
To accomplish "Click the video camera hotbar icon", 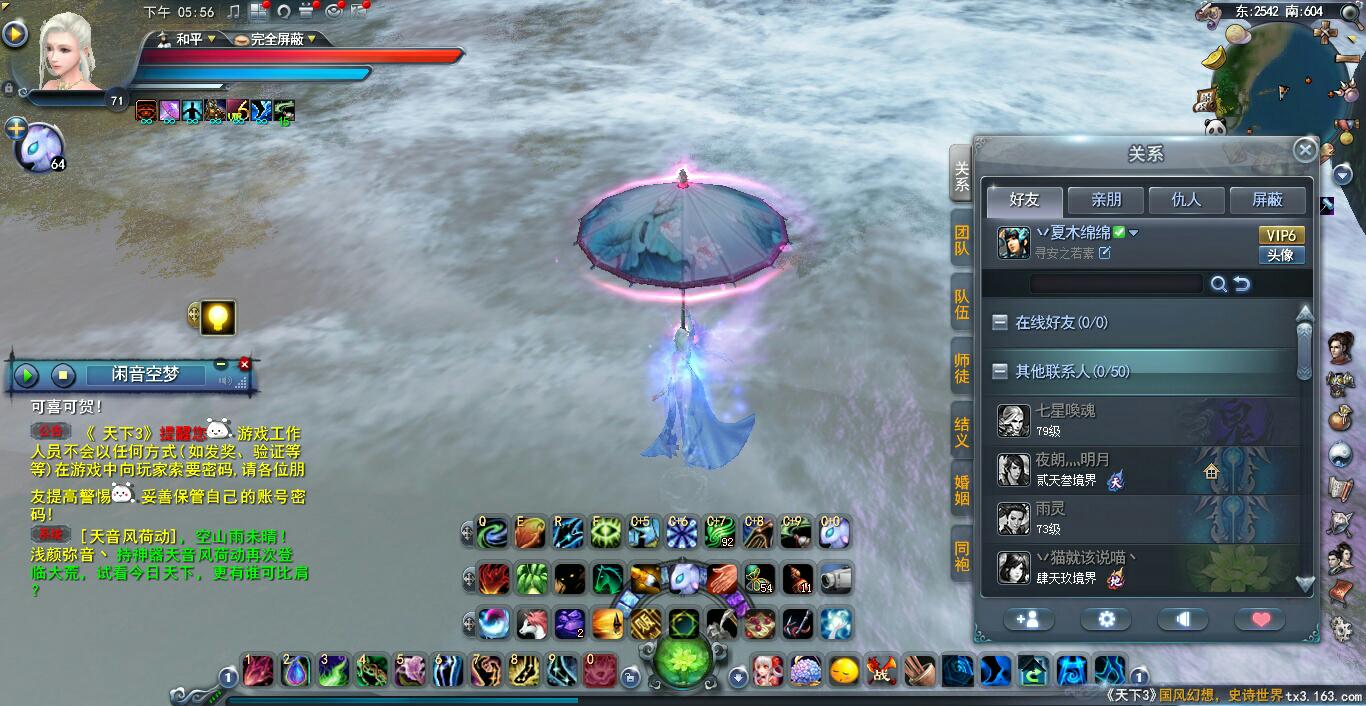I will point(834,578).
